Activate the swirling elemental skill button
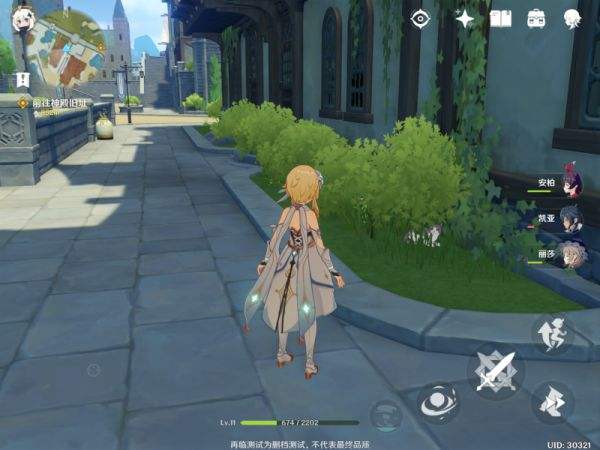 click(x=438, y=404)
